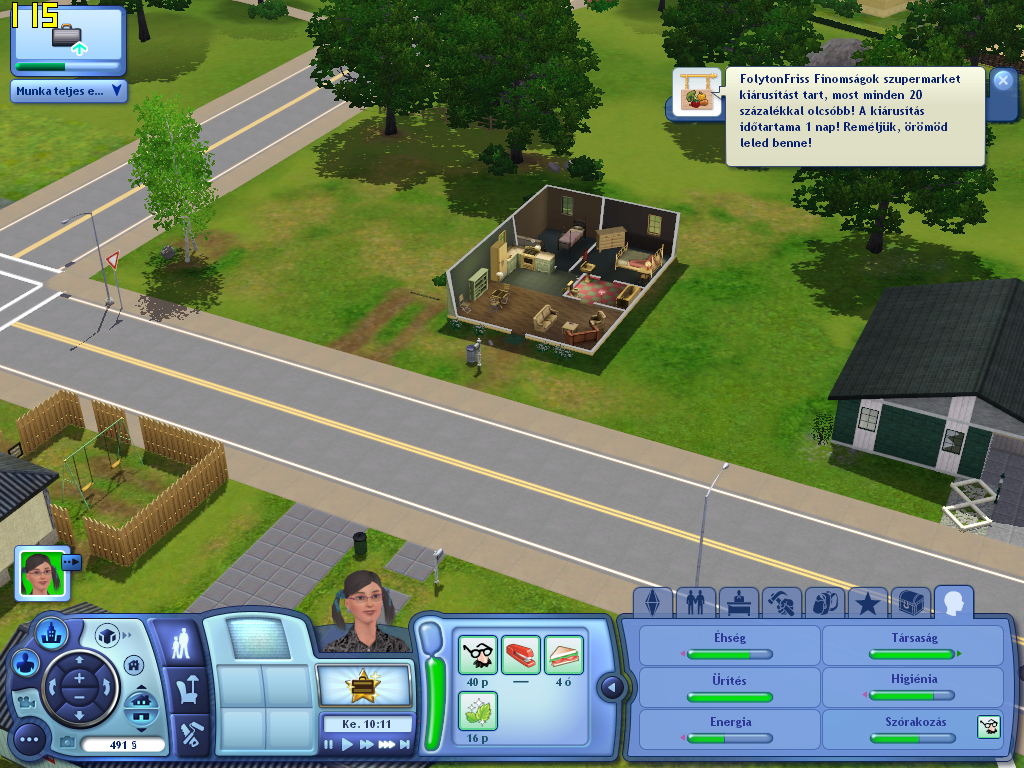This screenshot has width=1024, height=768.
Task: Switch to Build mode tools button
Action: (190, 733)
